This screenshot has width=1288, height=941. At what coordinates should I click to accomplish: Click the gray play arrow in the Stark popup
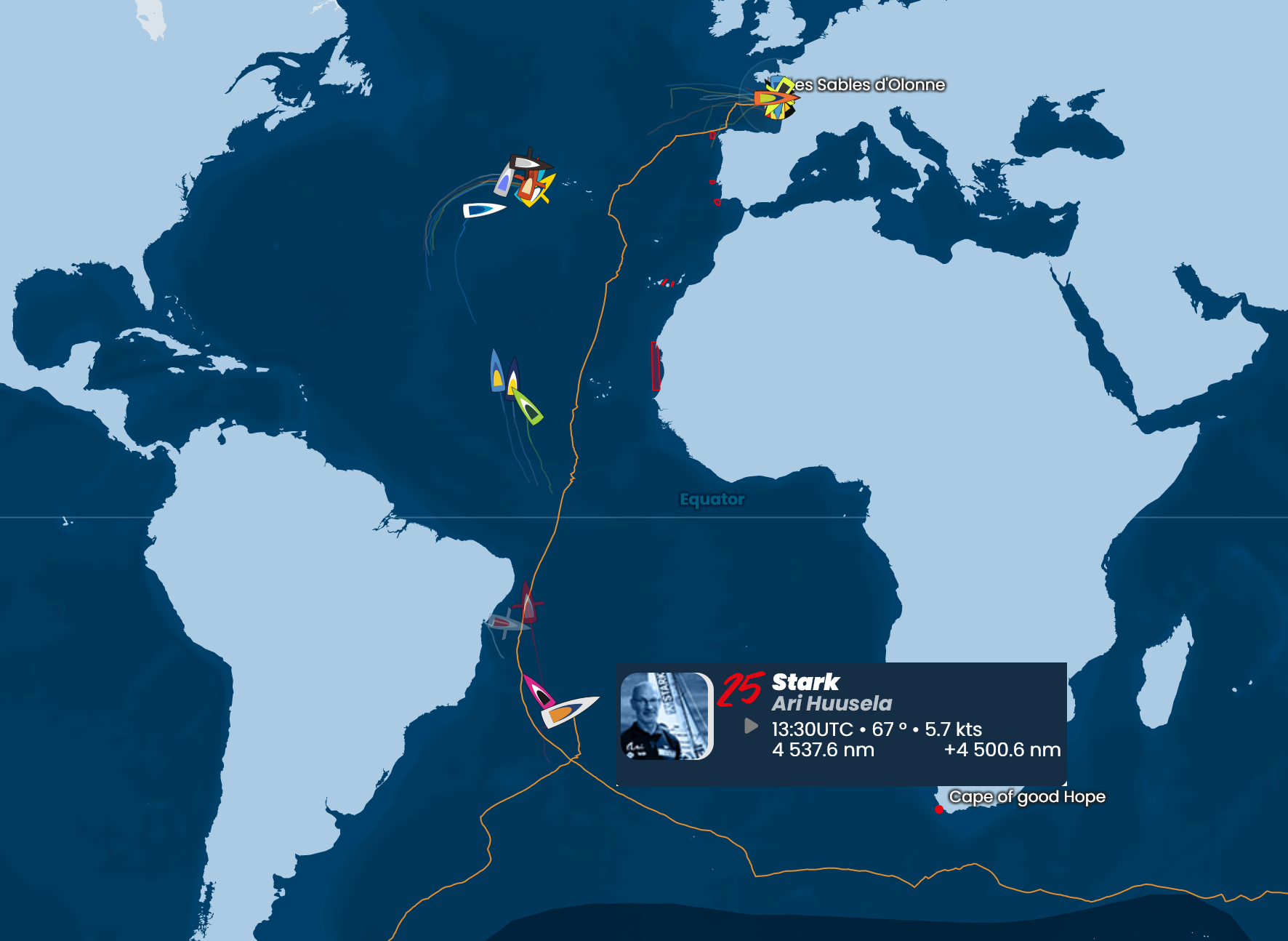pyautogui.click(x=752, y=726)
